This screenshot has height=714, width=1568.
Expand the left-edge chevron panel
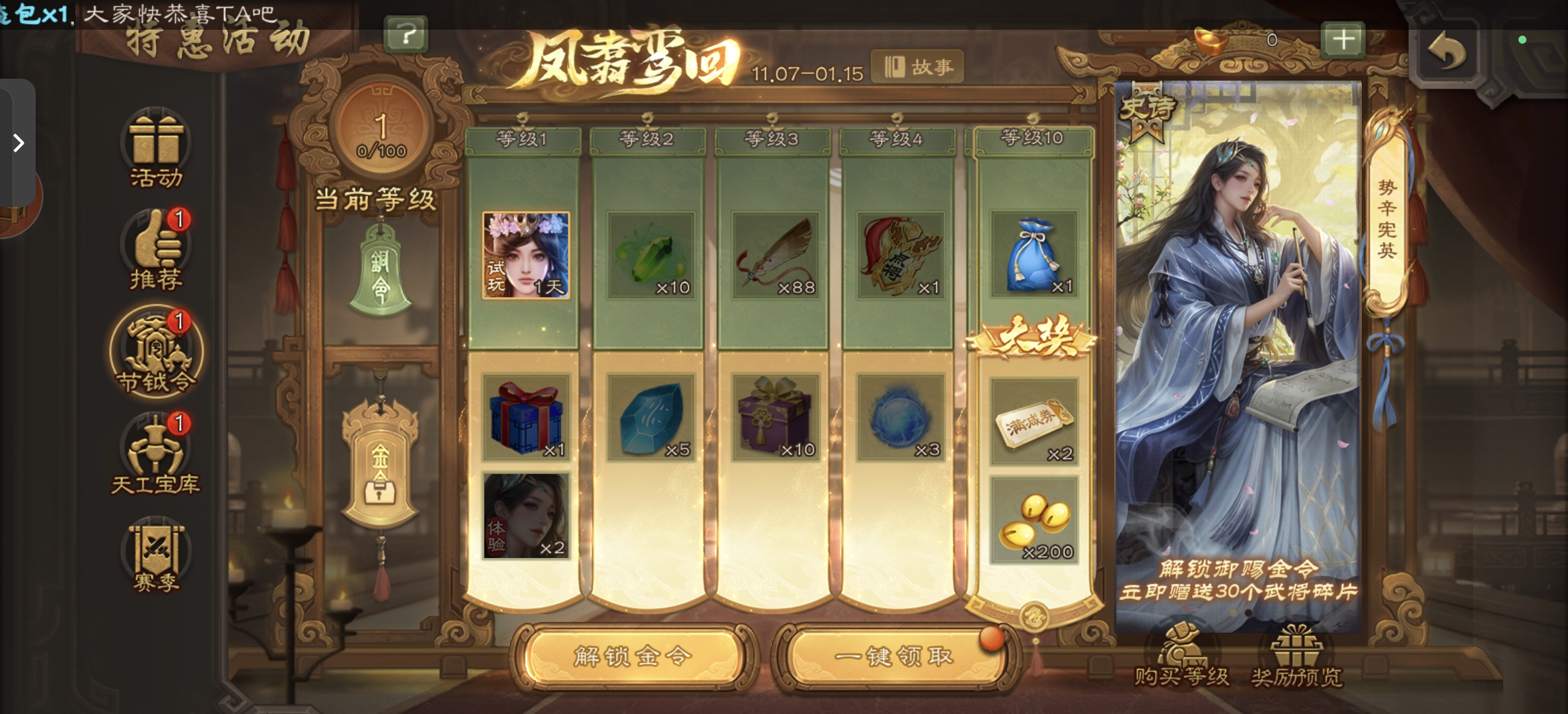(x=18, y=143)
